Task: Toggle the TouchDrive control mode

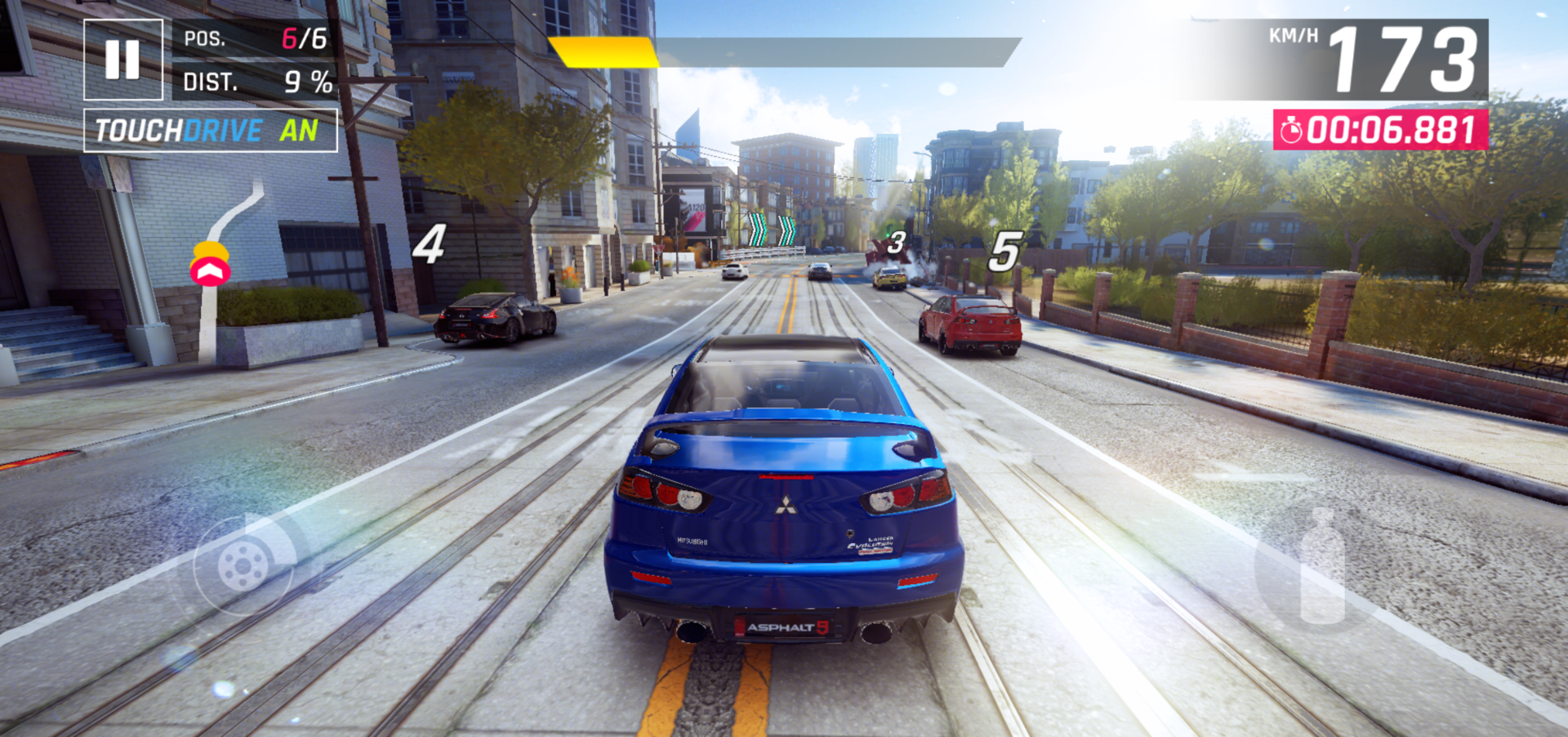Action: click(210, 131)
